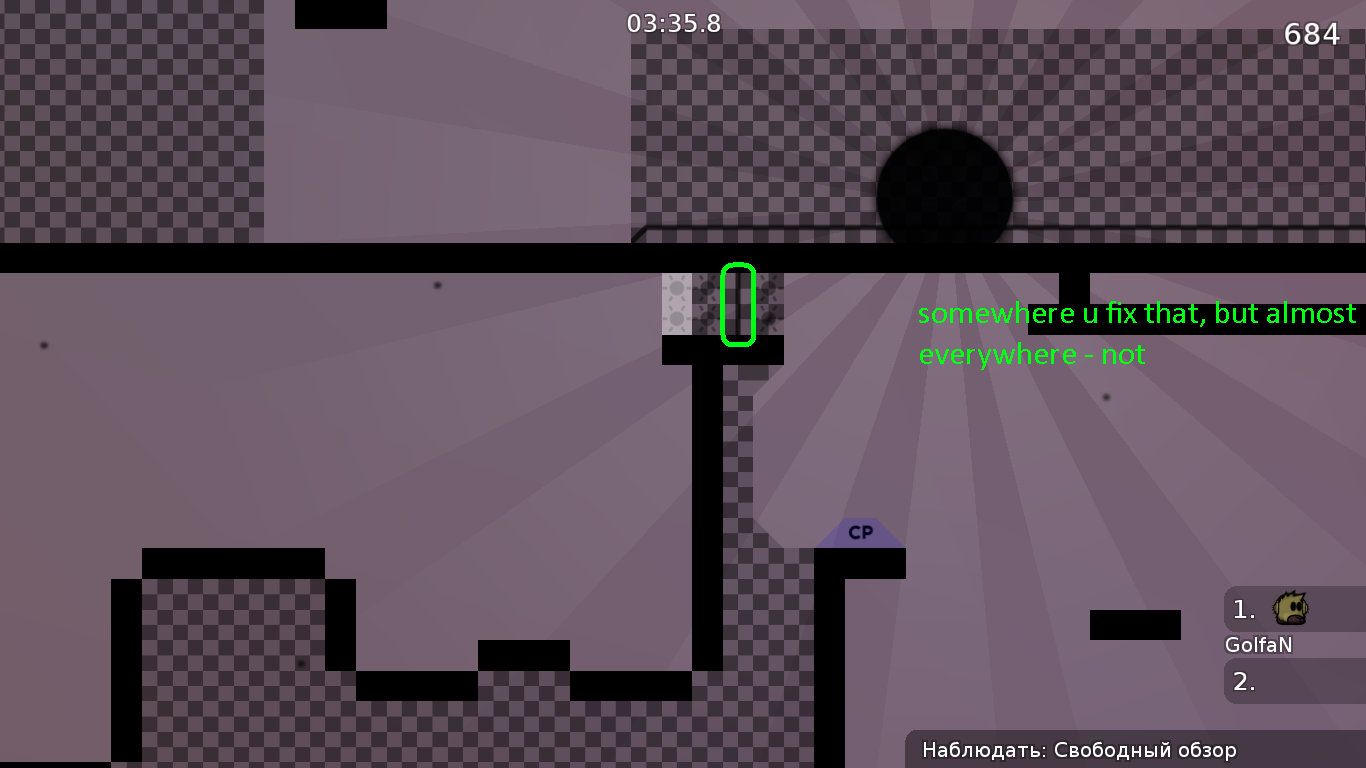Screen dimensions: 1366x768
Task: Click the race timer showing 03:35.8
Action: point(672,24)
